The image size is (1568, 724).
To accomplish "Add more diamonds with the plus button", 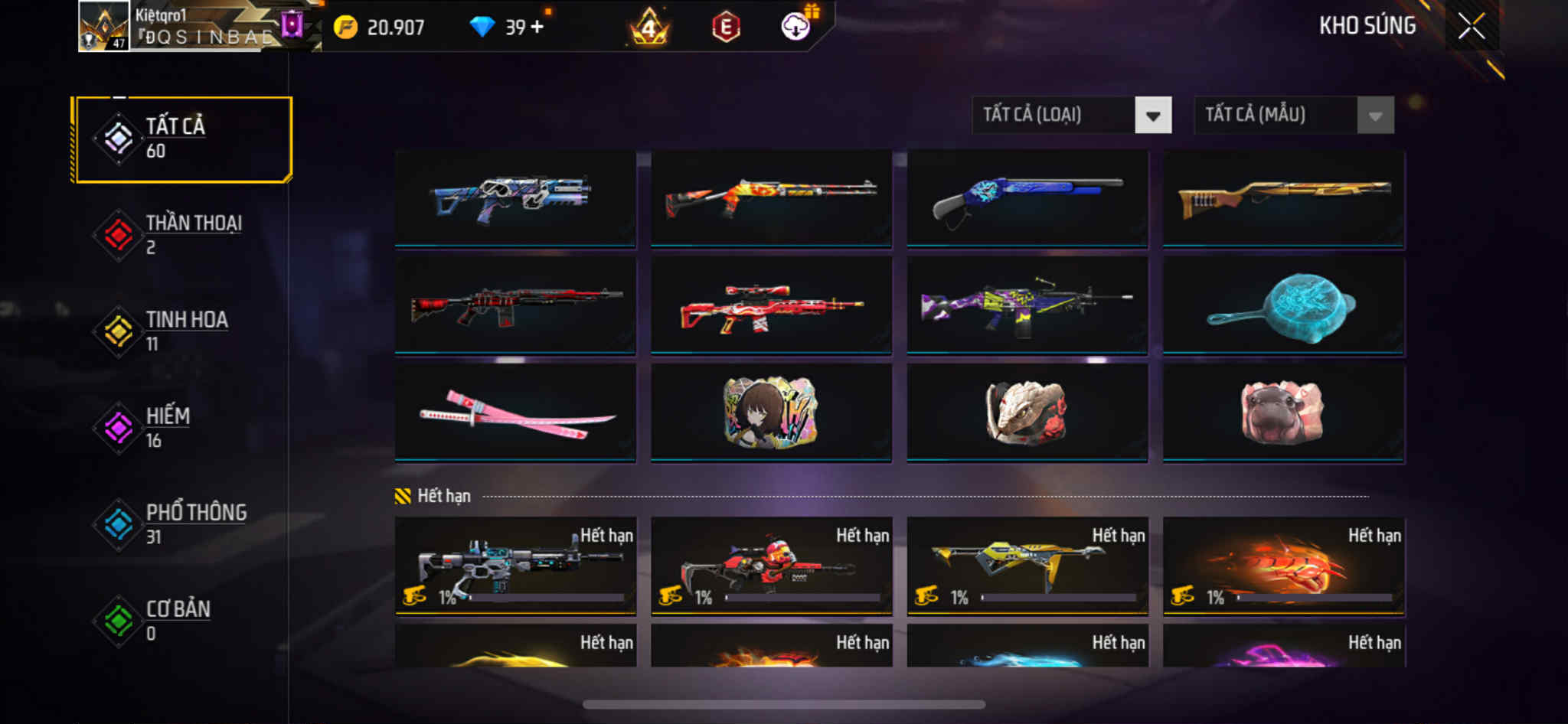I will point(537,27).
